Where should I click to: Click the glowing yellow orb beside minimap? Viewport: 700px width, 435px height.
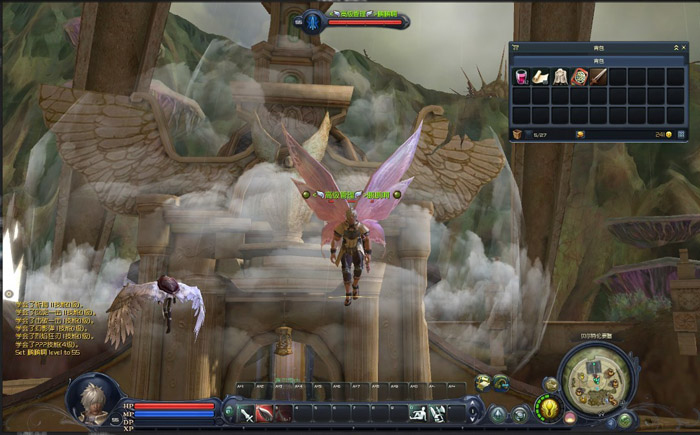tap(547, 408)
